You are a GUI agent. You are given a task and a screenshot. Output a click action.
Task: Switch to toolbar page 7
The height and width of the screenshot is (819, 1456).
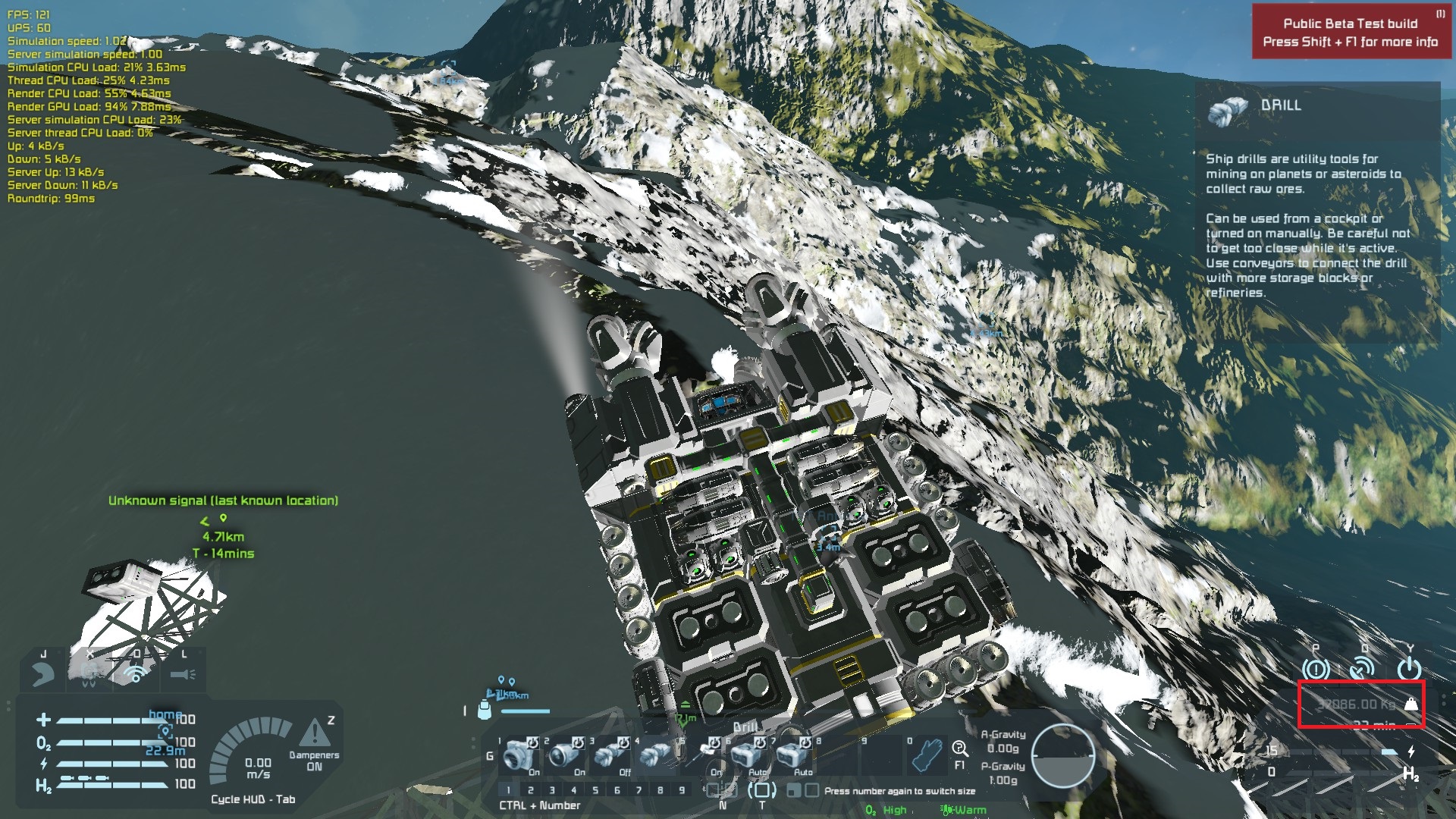[639, 790]
